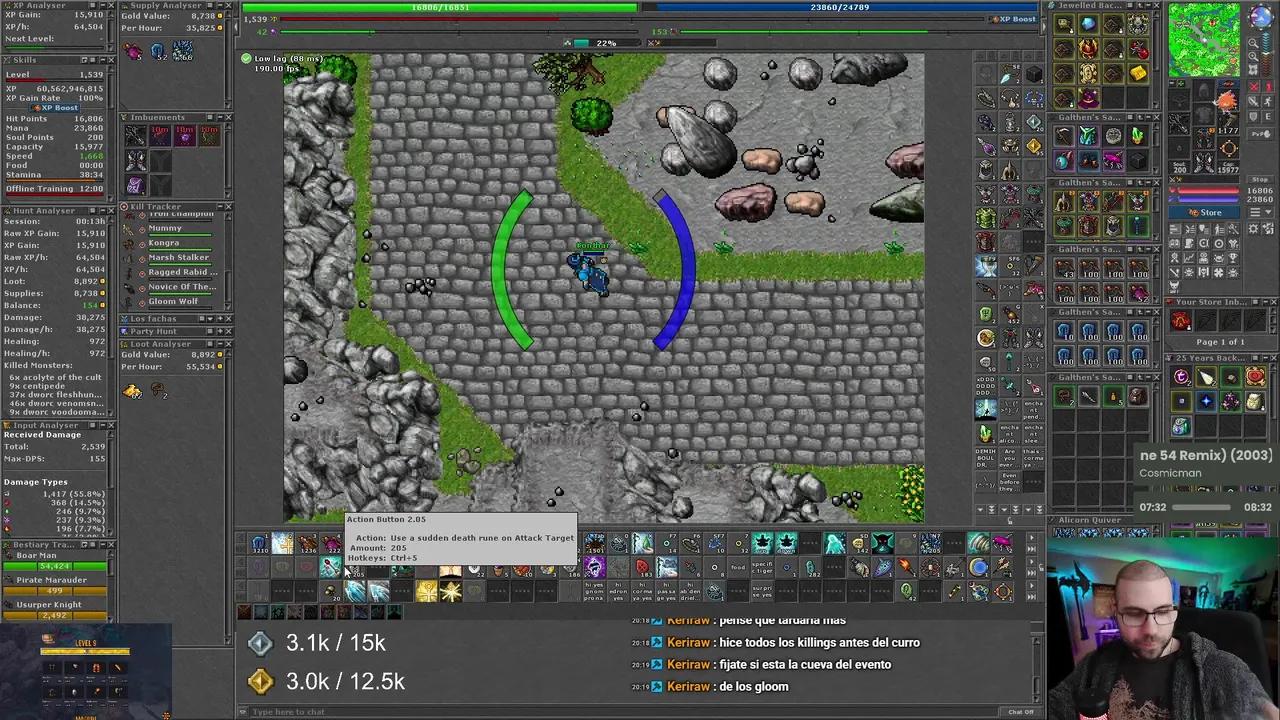The image size is (1280, 720).
Task: Open the dropdown arrow next to the Store button
Action: point(1266,212)
